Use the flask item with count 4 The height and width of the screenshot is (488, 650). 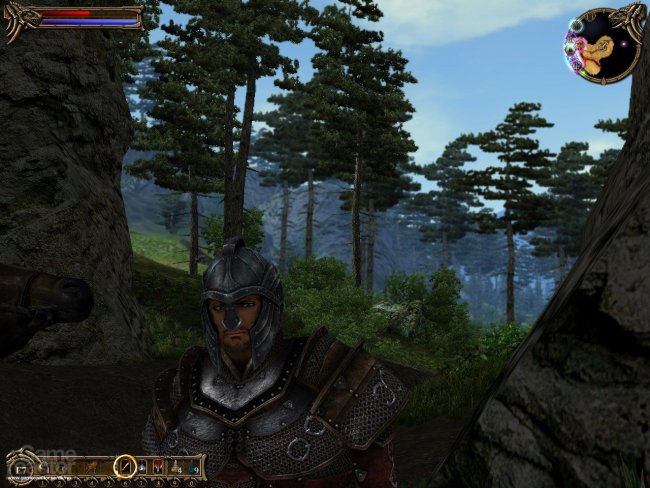175,467
